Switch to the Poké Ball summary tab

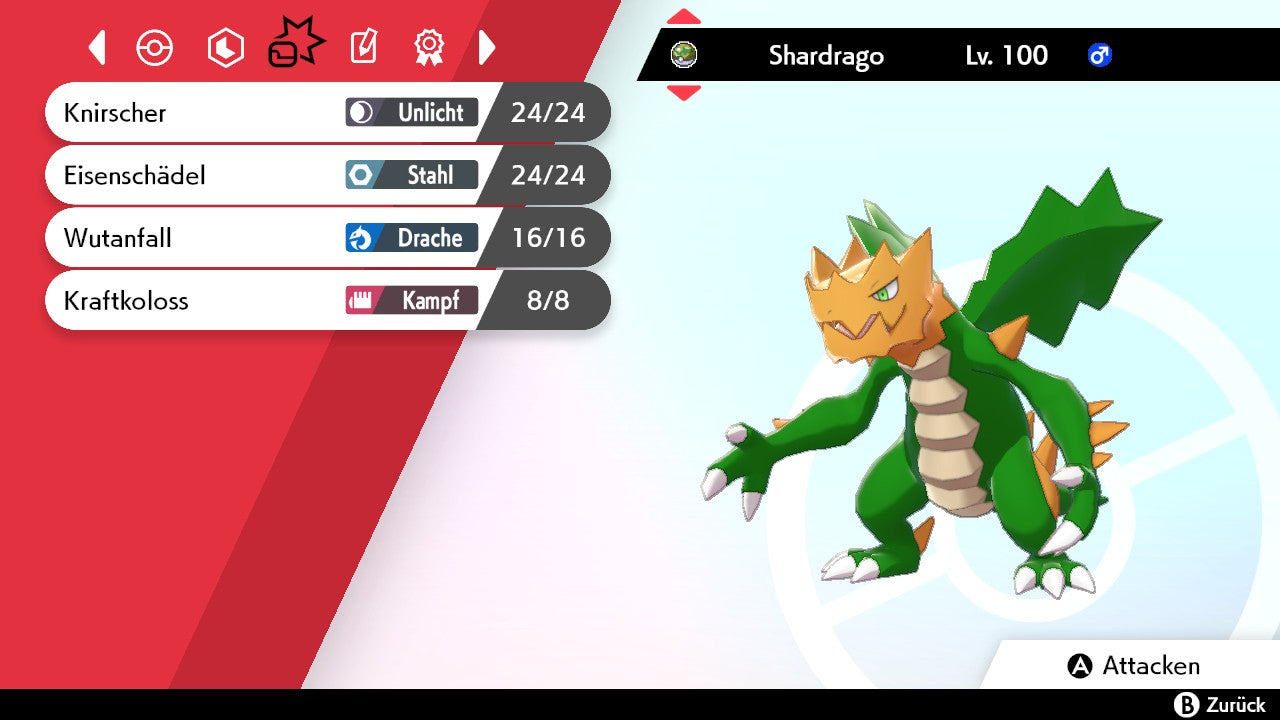click(x=155, y=48)
